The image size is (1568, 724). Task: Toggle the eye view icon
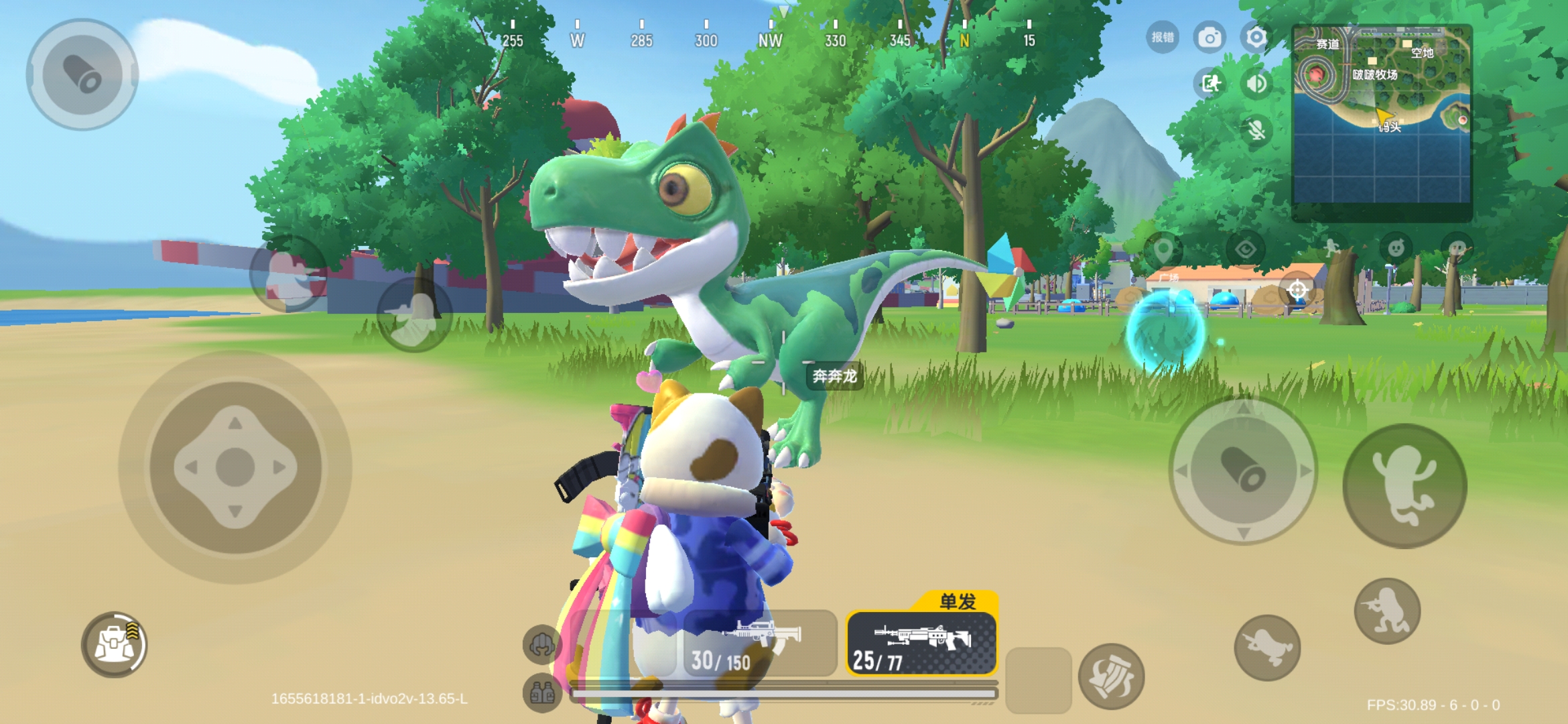click(1245, 250)
